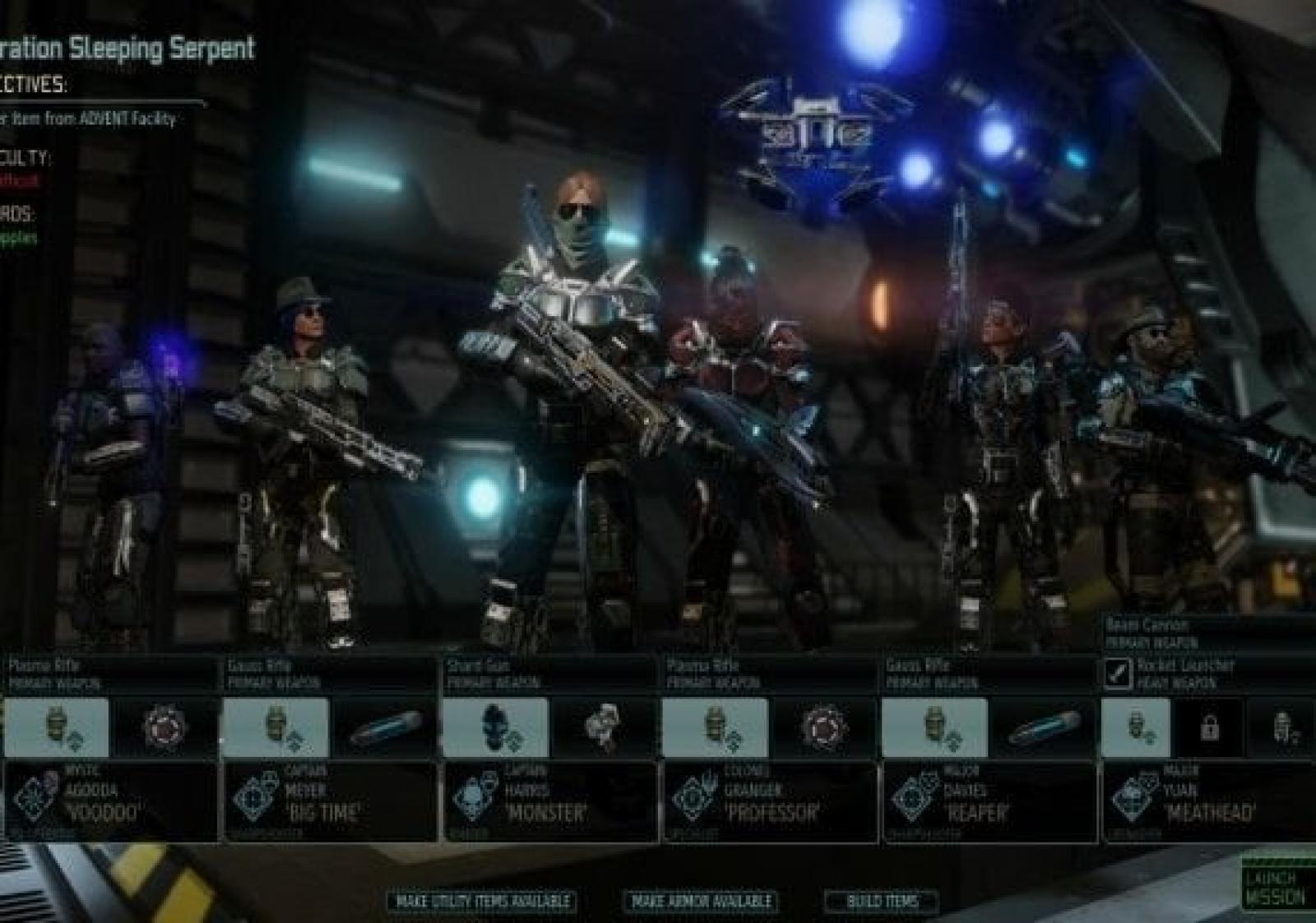Select Voodoo's Plasma Rifle primary weapon

click(111, 673)
